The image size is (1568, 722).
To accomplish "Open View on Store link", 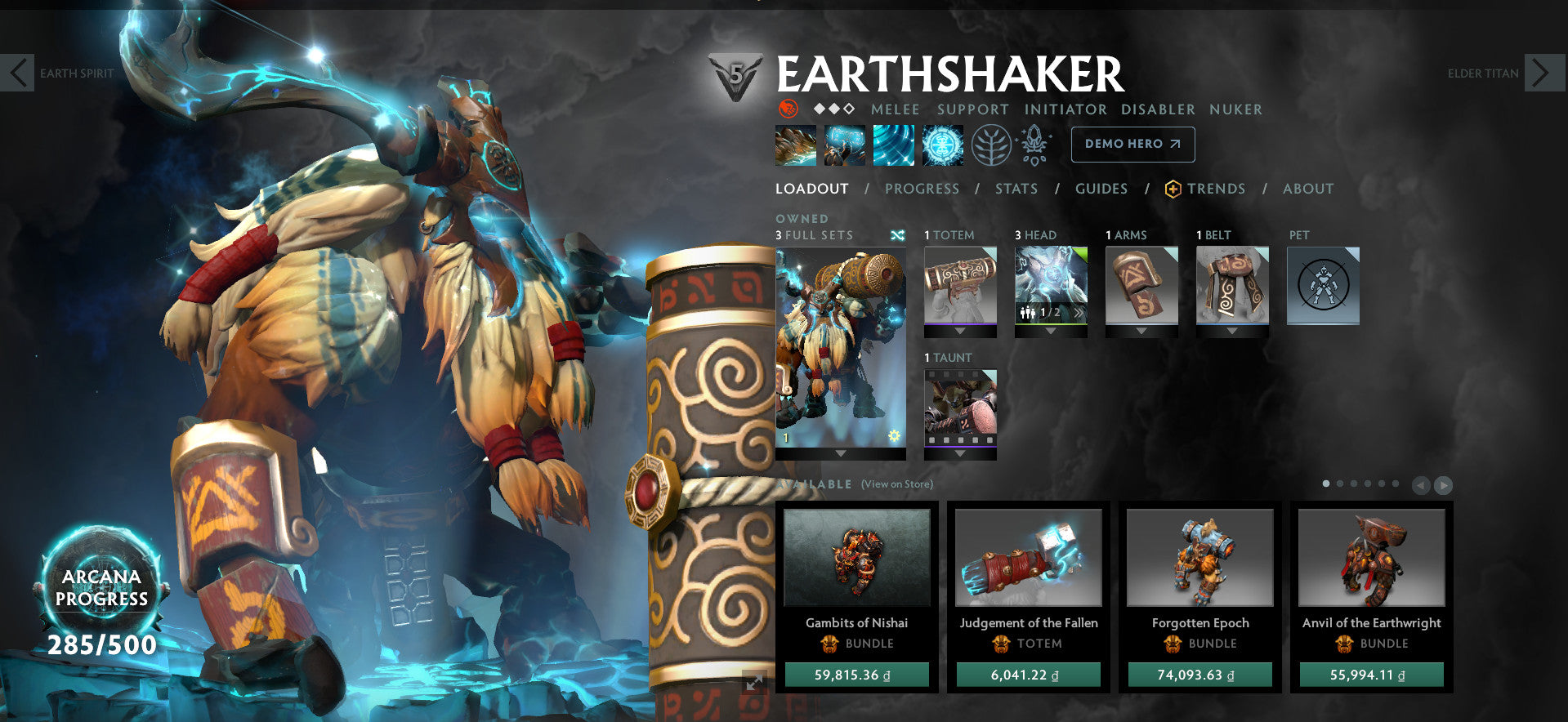I will point(896,484).
